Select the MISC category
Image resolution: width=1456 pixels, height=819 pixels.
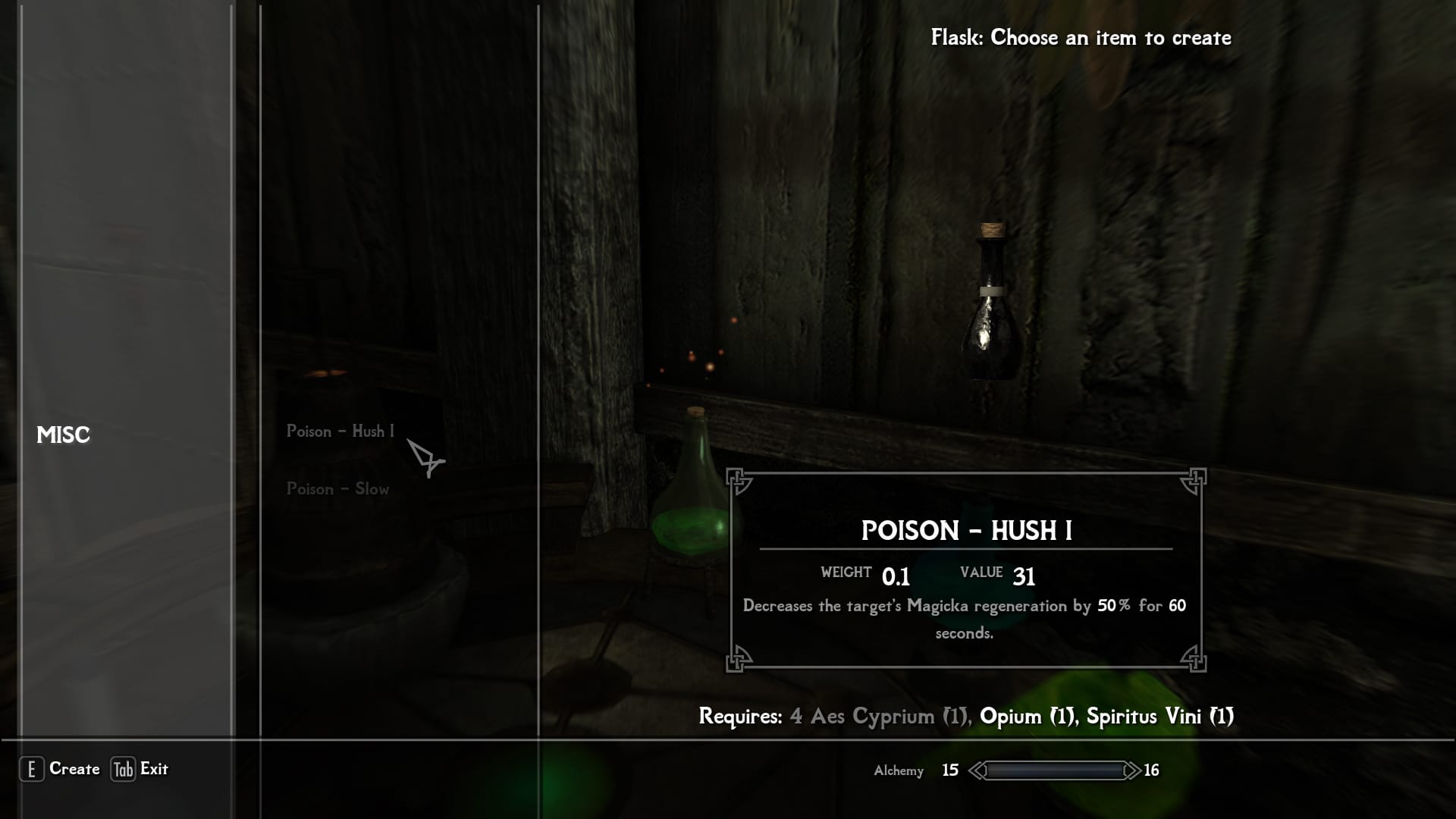click(x=64, y=435)
